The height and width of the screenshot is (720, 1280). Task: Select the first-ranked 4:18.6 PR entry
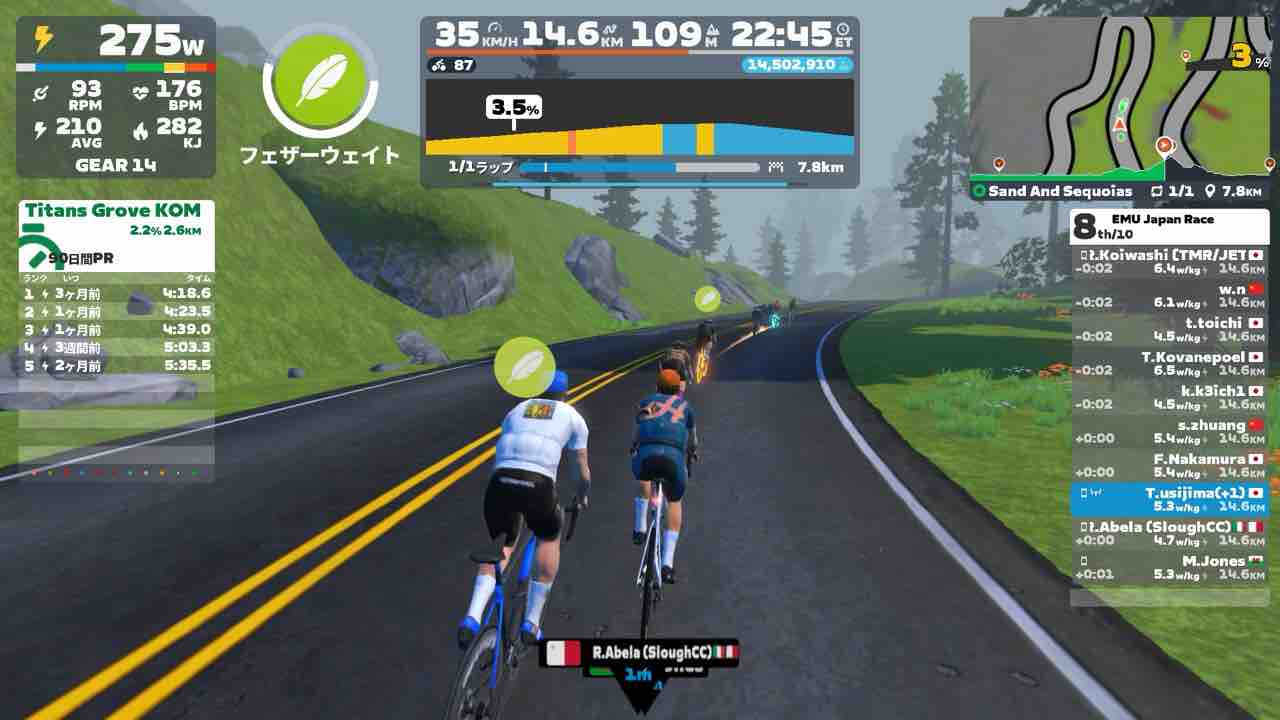coord(116,294)
